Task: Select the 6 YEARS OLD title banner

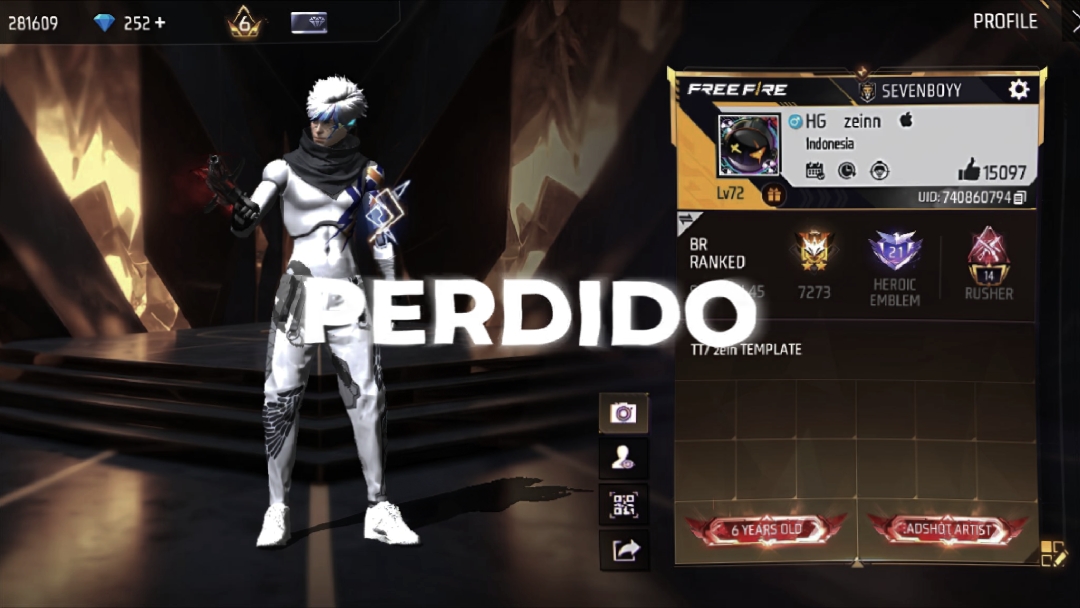Action: point(766,529)
